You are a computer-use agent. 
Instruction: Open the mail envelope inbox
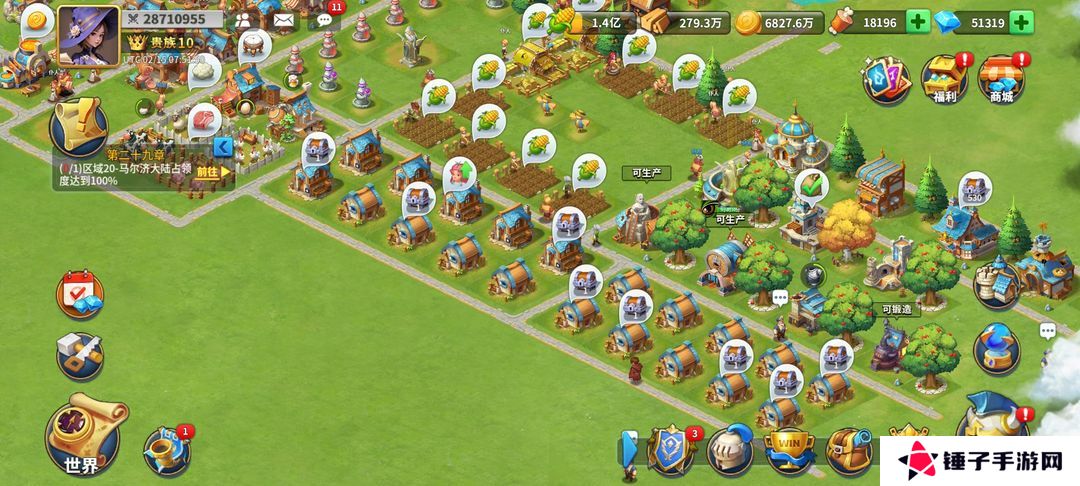click(x=284, y=19)
